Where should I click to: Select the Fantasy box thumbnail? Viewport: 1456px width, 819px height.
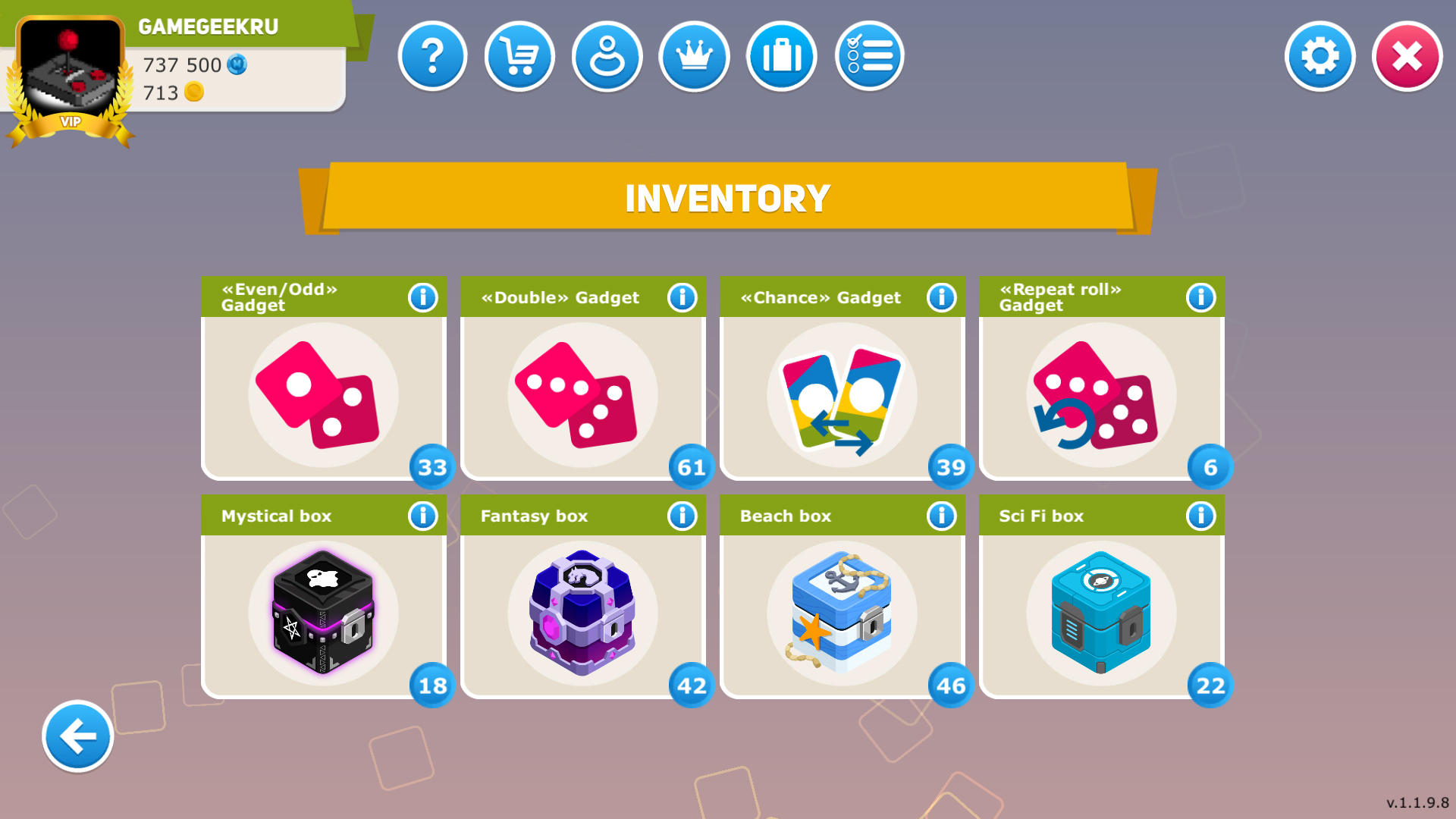[583, 613]
